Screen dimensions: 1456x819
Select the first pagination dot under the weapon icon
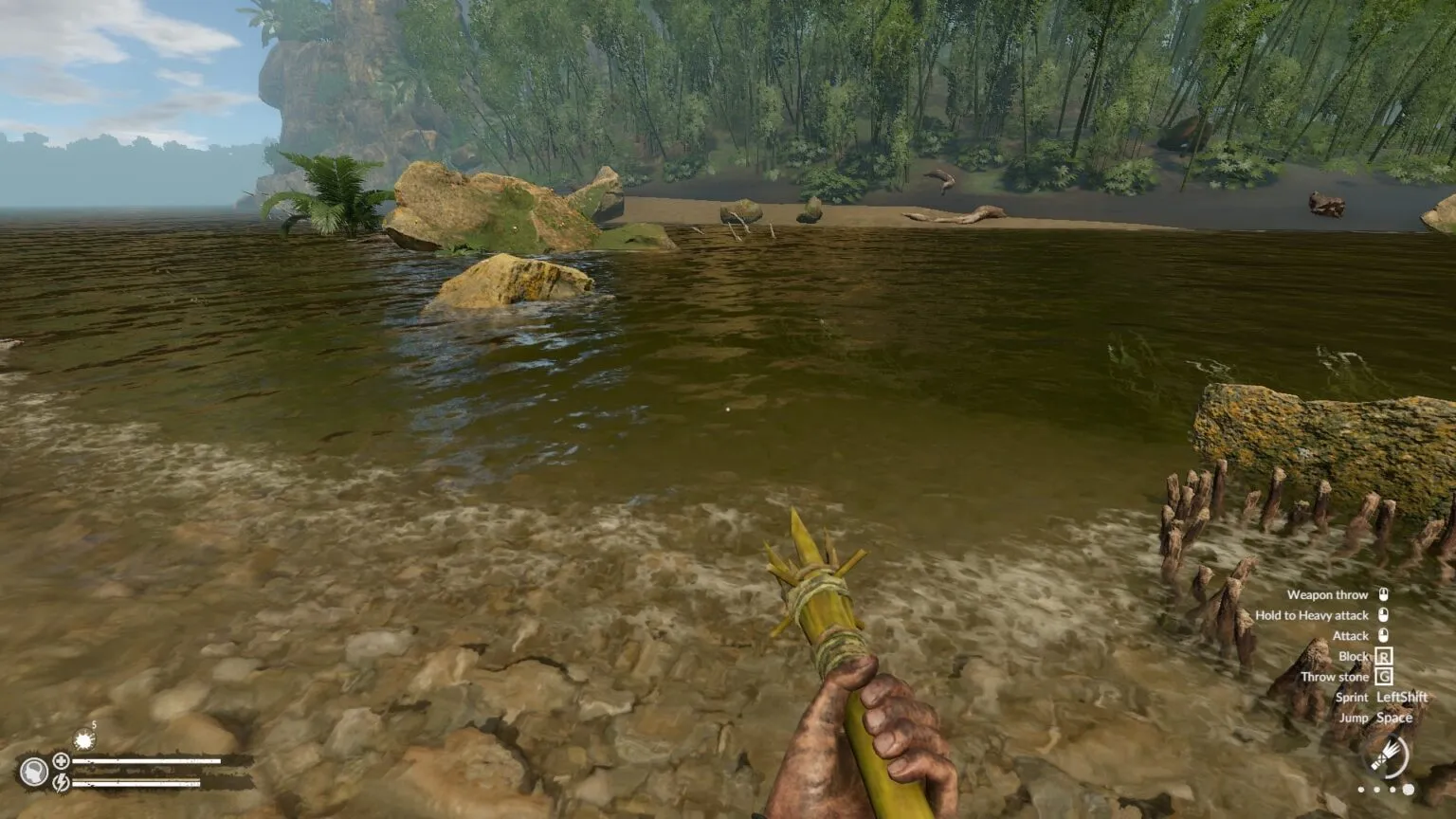[1362, 790]
